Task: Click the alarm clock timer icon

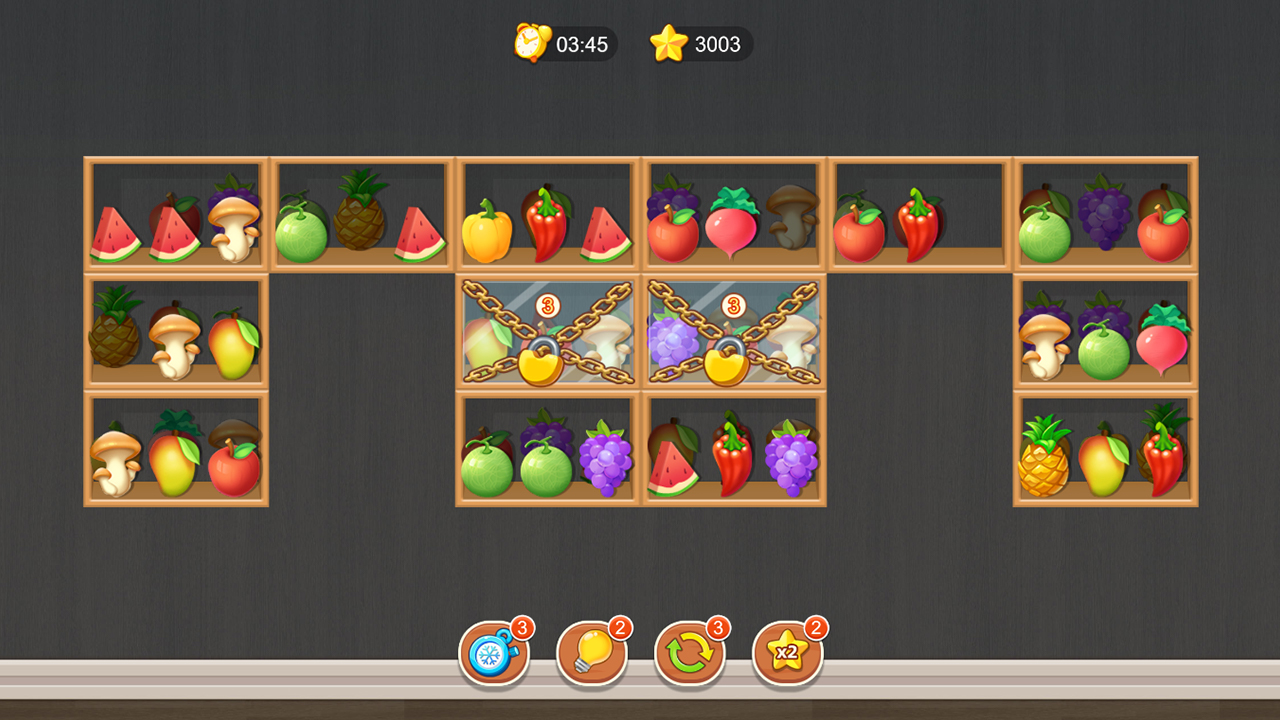Action: click(x=530, y=44)
